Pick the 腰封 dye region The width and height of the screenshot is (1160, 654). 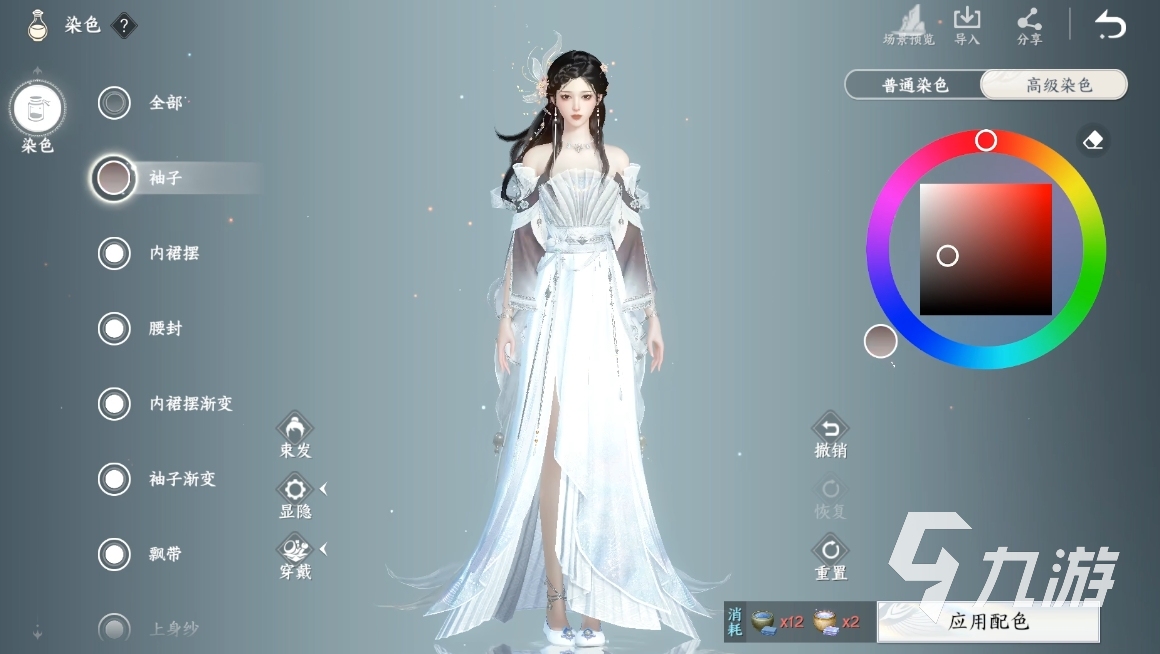tap(115, 328)
